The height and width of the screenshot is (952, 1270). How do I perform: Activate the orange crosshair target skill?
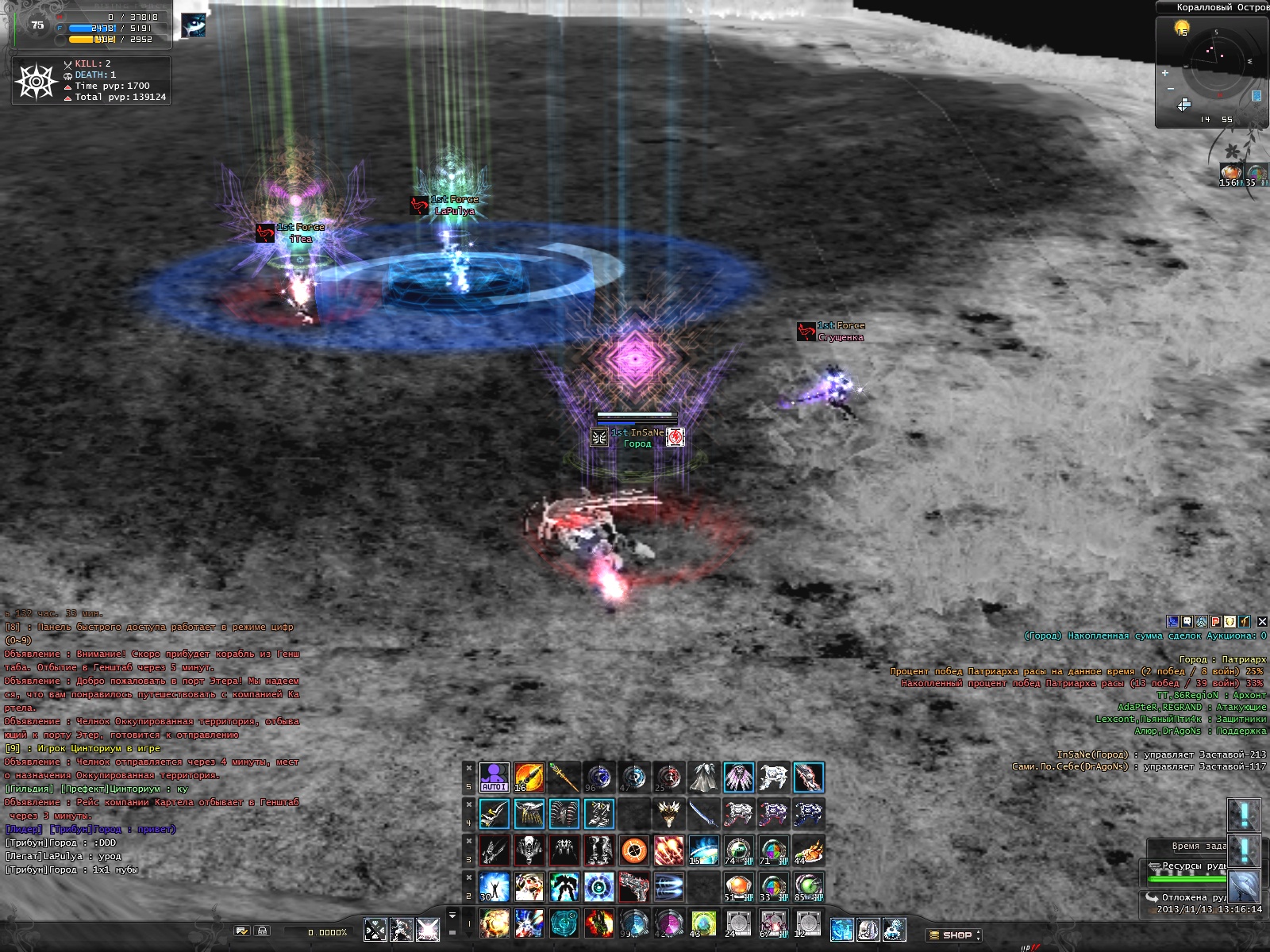633,850
